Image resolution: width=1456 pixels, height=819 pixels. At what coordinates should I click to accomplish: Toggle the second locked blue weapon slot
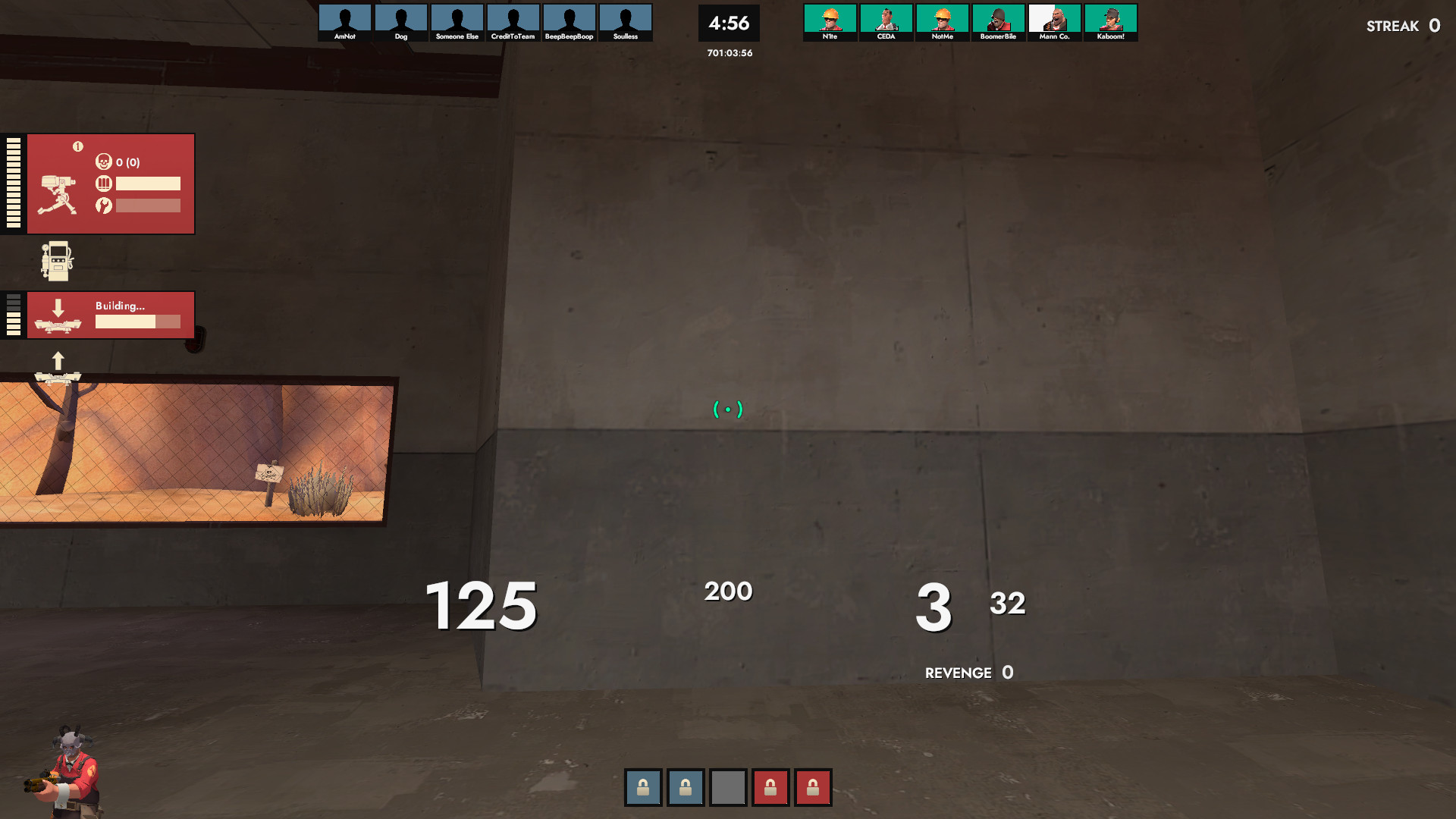686,787
